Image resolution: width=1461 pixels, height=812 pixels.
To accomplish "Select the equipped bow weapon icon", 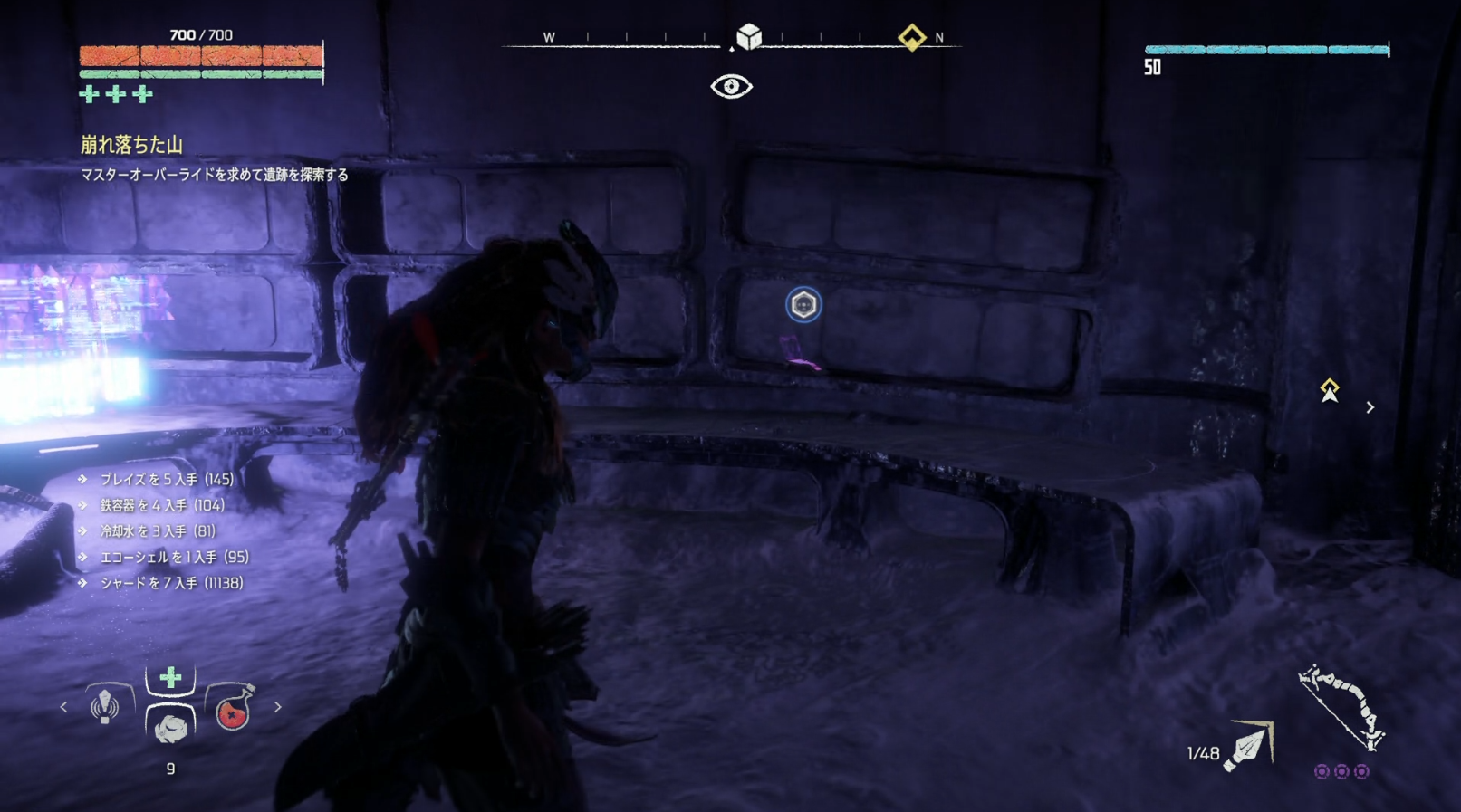I will [x=1341, y=709].
